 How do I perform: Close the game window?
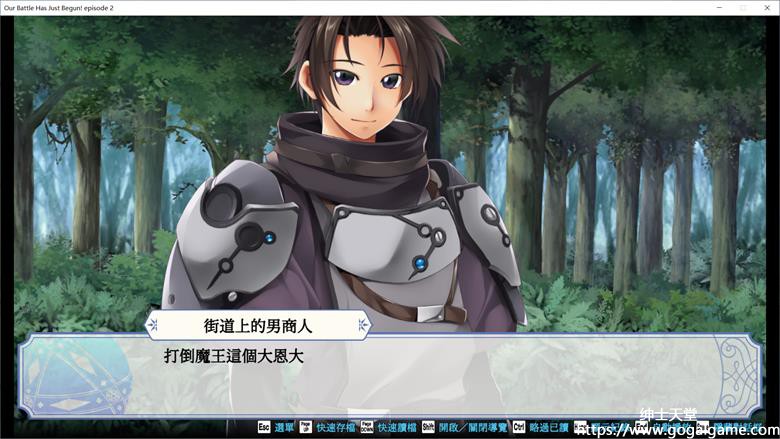(x=767, y=7)
